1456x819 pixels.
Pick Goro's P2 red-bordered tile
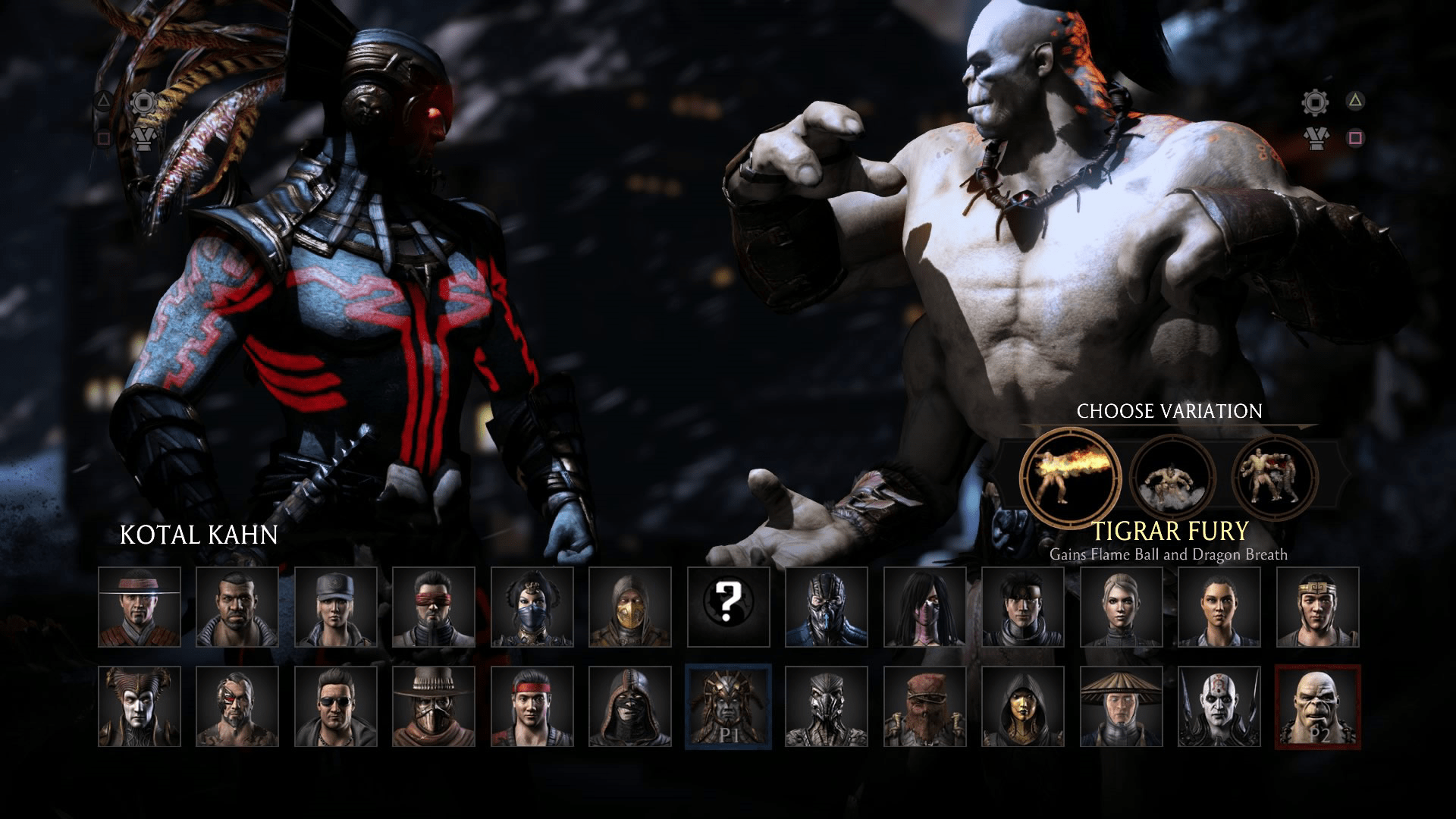point(1317,706)
